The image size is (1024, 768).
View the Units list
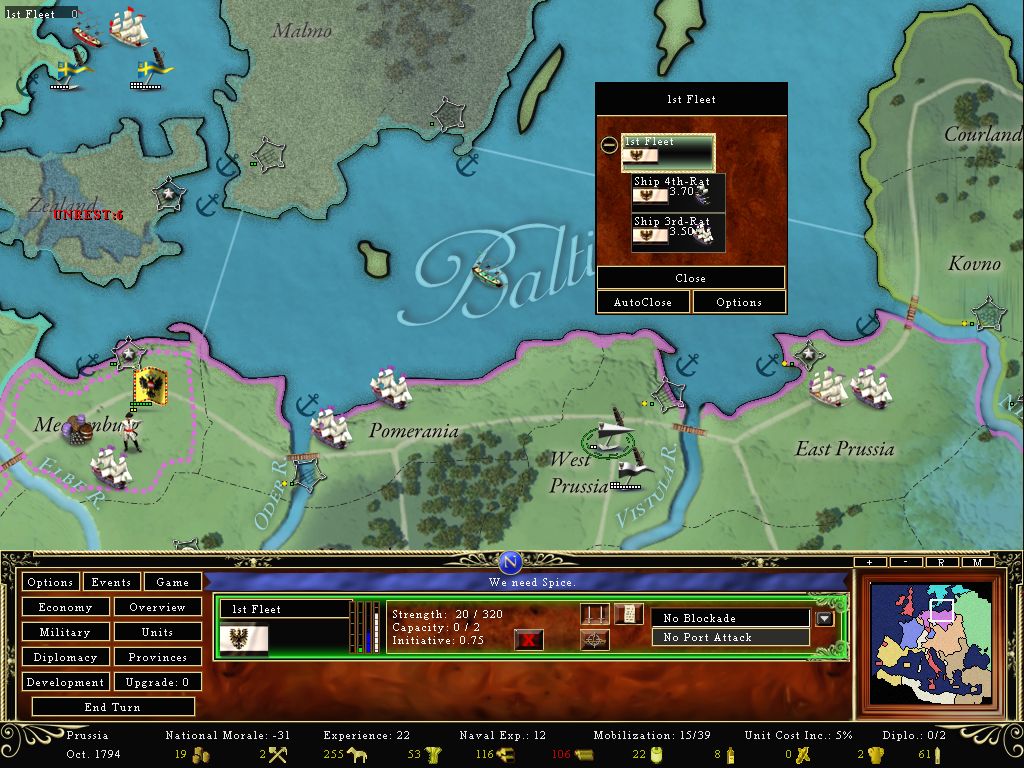click(x=157, y=632)
